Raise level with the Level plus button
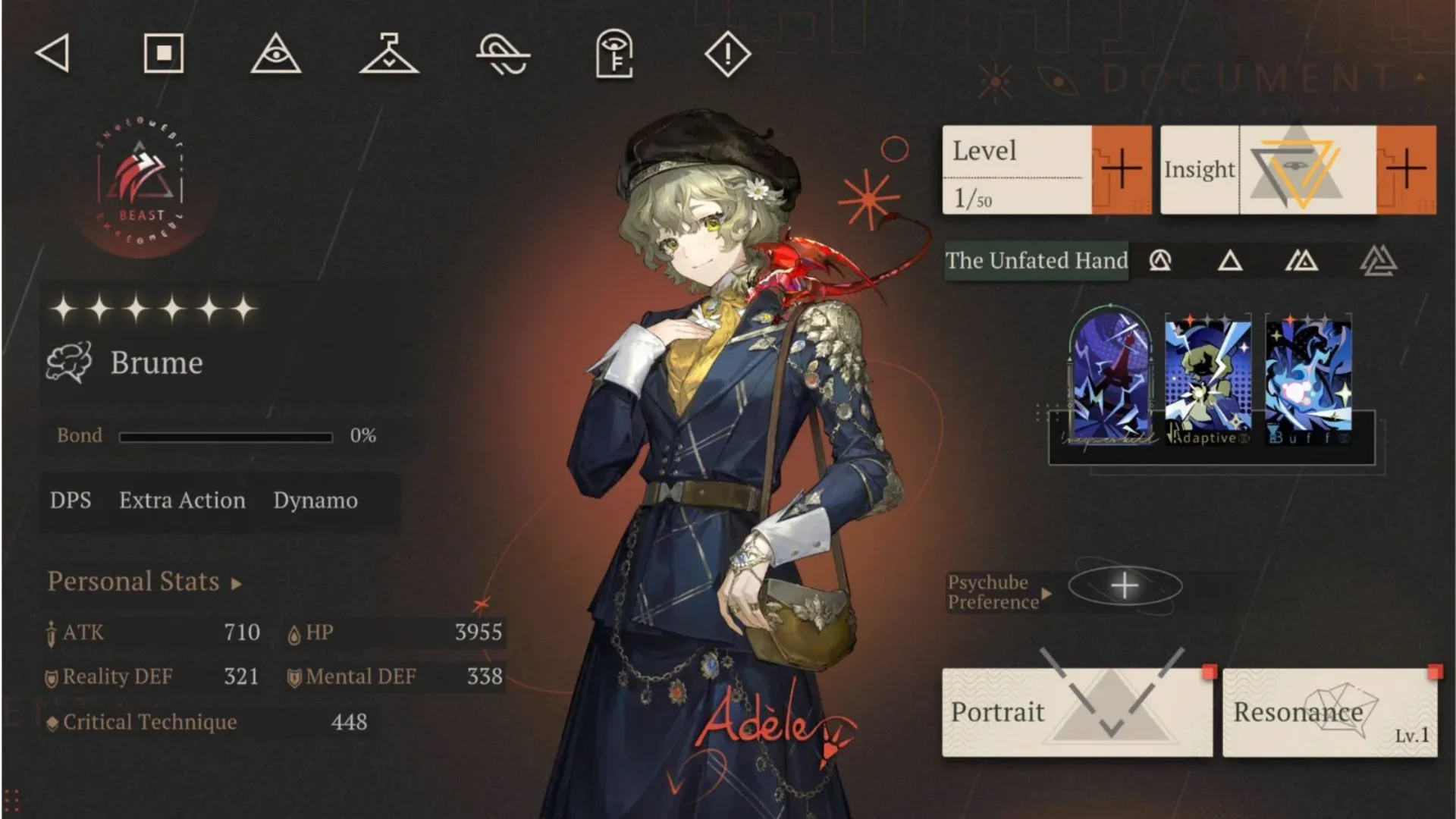Image resolution: width=1456 pixels, height=819 pixels. click(1121, 169)
